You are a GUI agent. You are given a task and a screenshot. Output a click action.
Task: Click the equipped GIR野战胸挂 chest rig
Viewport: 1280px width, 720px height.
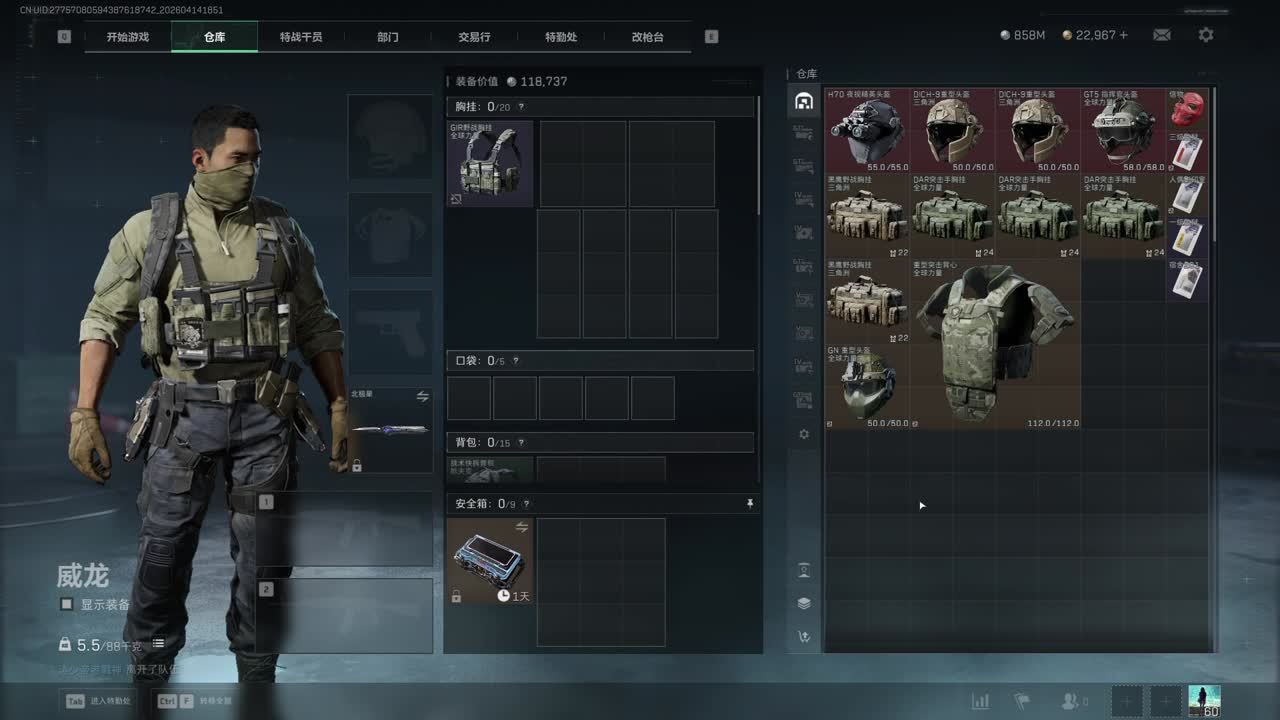490,163
